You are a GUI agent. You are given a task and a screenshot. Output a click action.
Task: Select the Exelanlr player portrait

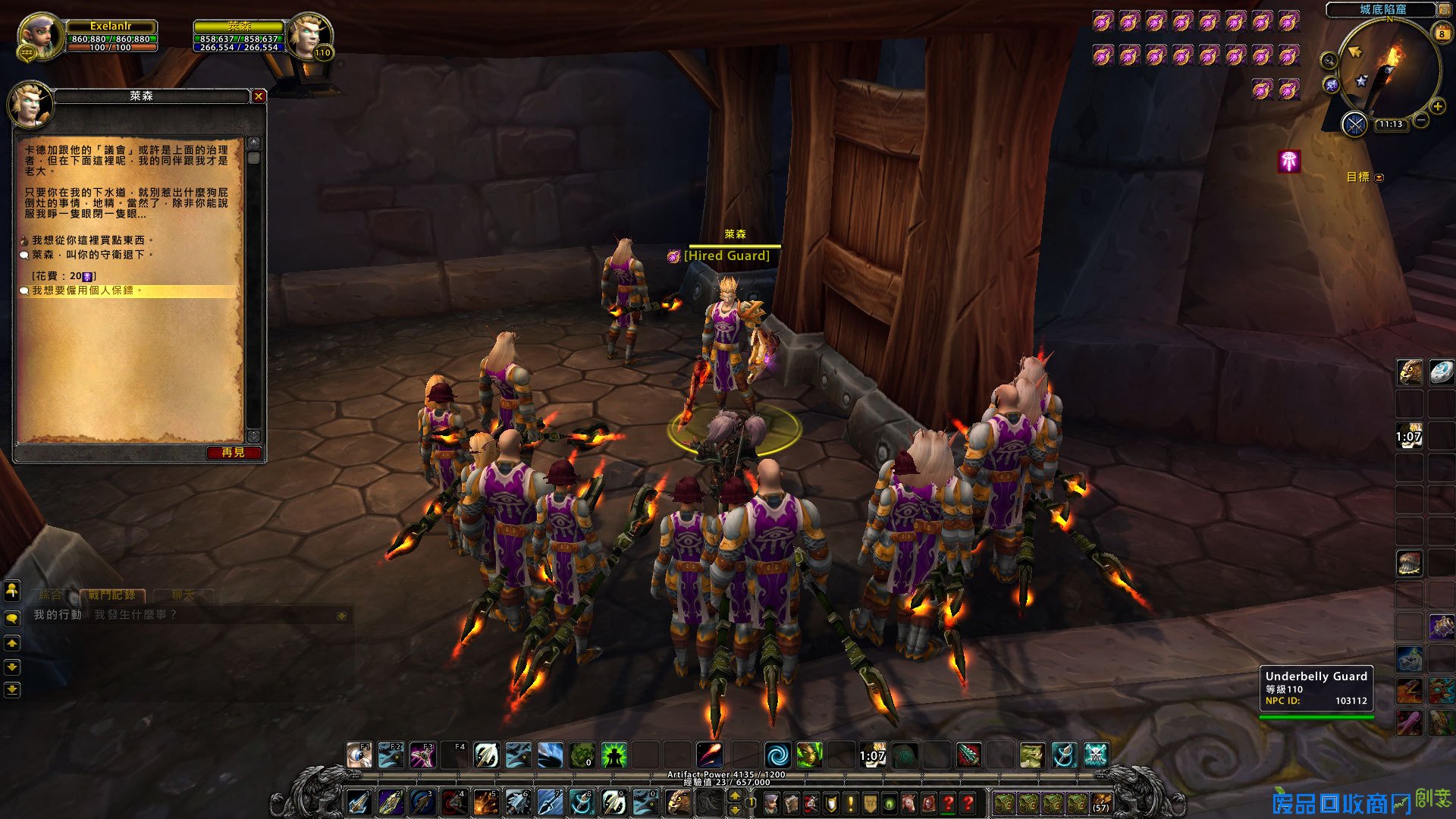click(40, 36)
